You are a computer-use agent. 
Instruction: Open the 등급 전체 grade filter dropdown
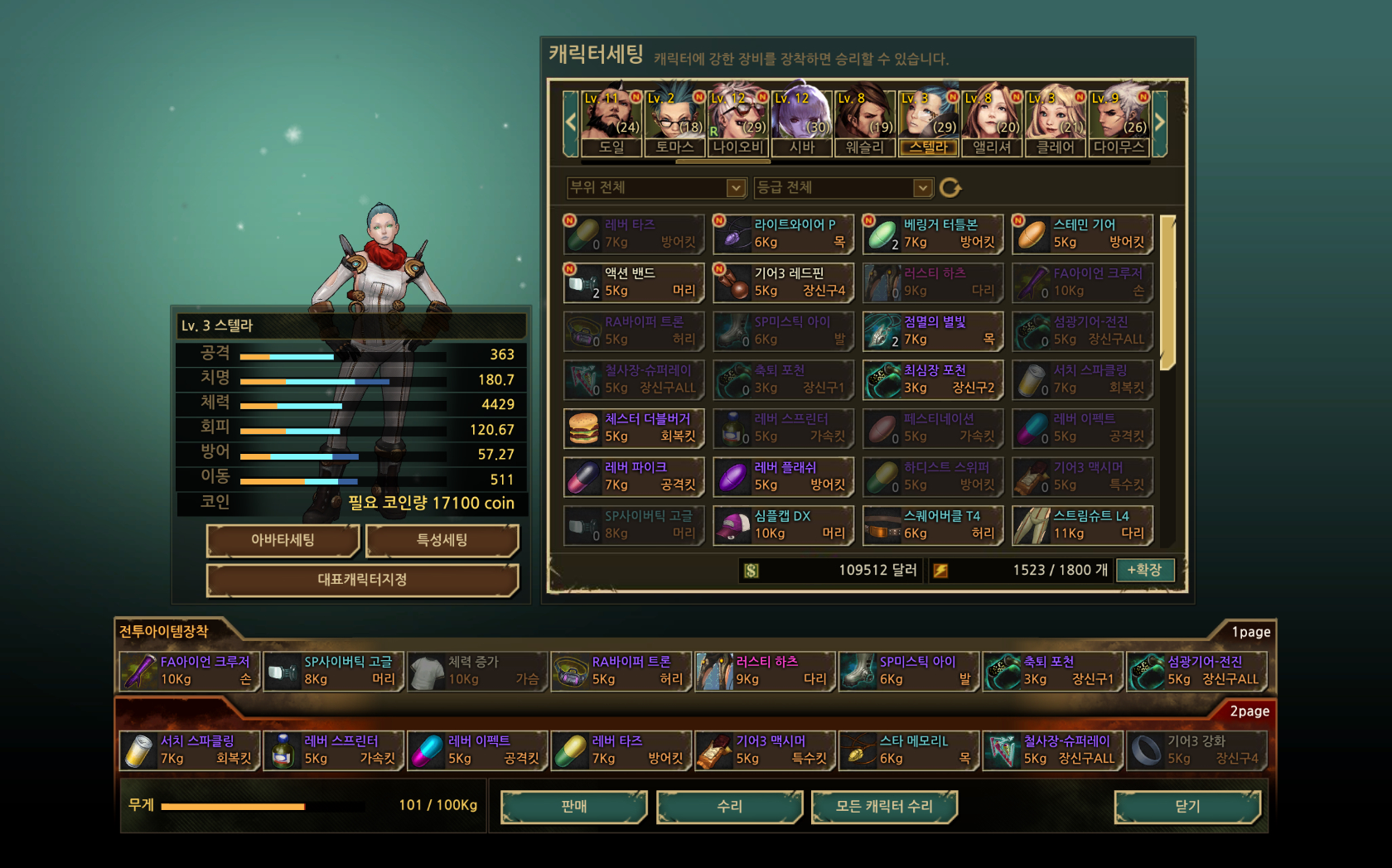(x=843, y=188)
